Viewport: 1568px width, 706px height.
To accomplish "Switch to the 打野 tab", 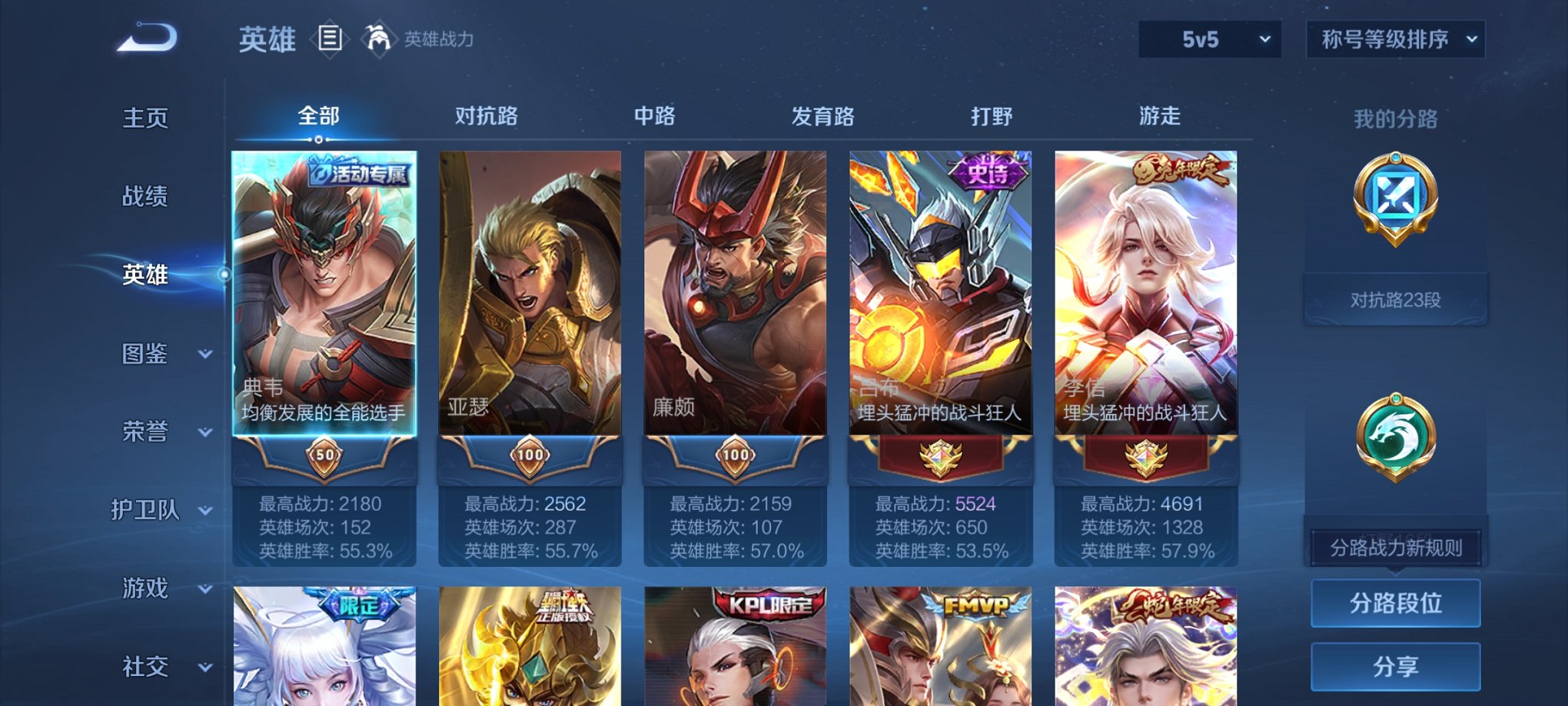I will [992, 117].
